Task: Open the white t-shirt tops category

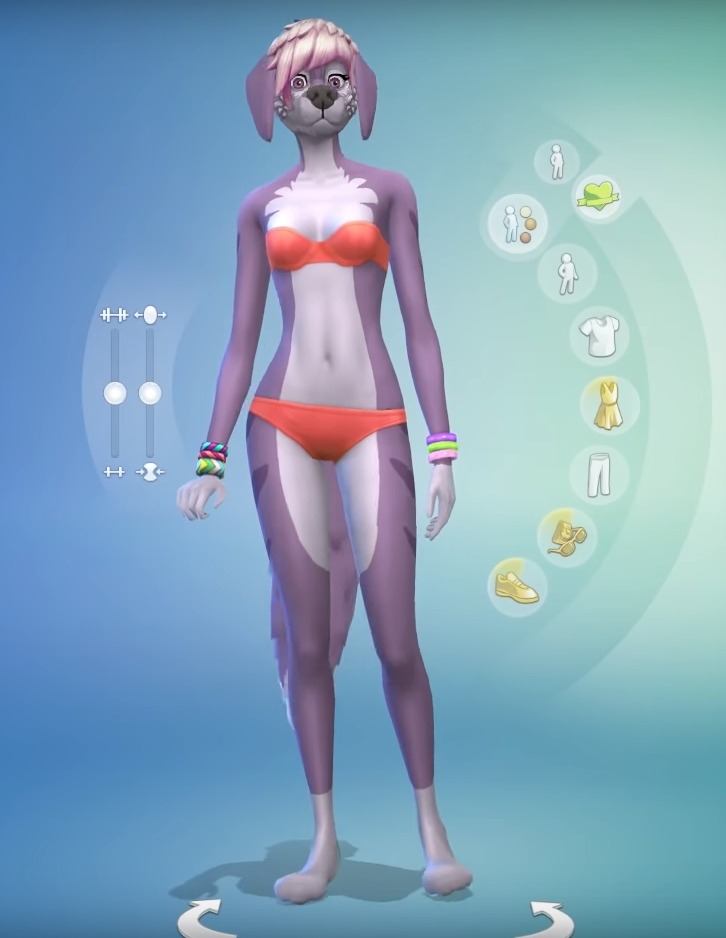Action: click(x=600, y=336)
